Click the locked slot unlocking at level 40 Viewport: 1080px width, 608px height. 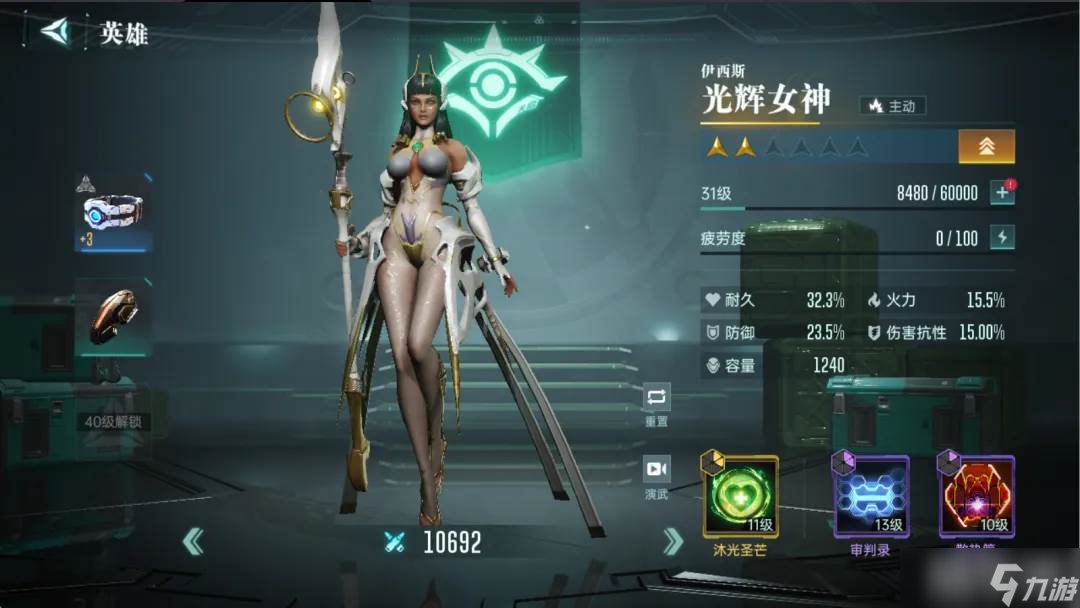[x=112, y=421]
